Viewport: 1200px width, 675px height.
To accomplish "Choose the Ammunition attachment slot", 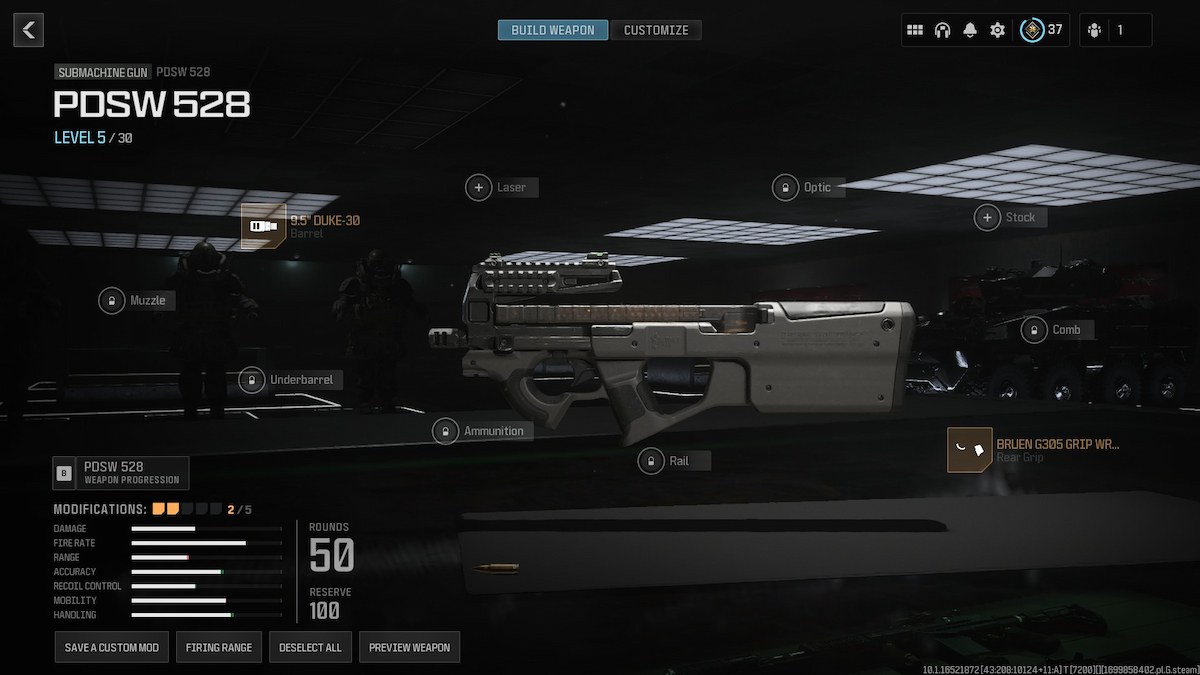I will [446, 431].
